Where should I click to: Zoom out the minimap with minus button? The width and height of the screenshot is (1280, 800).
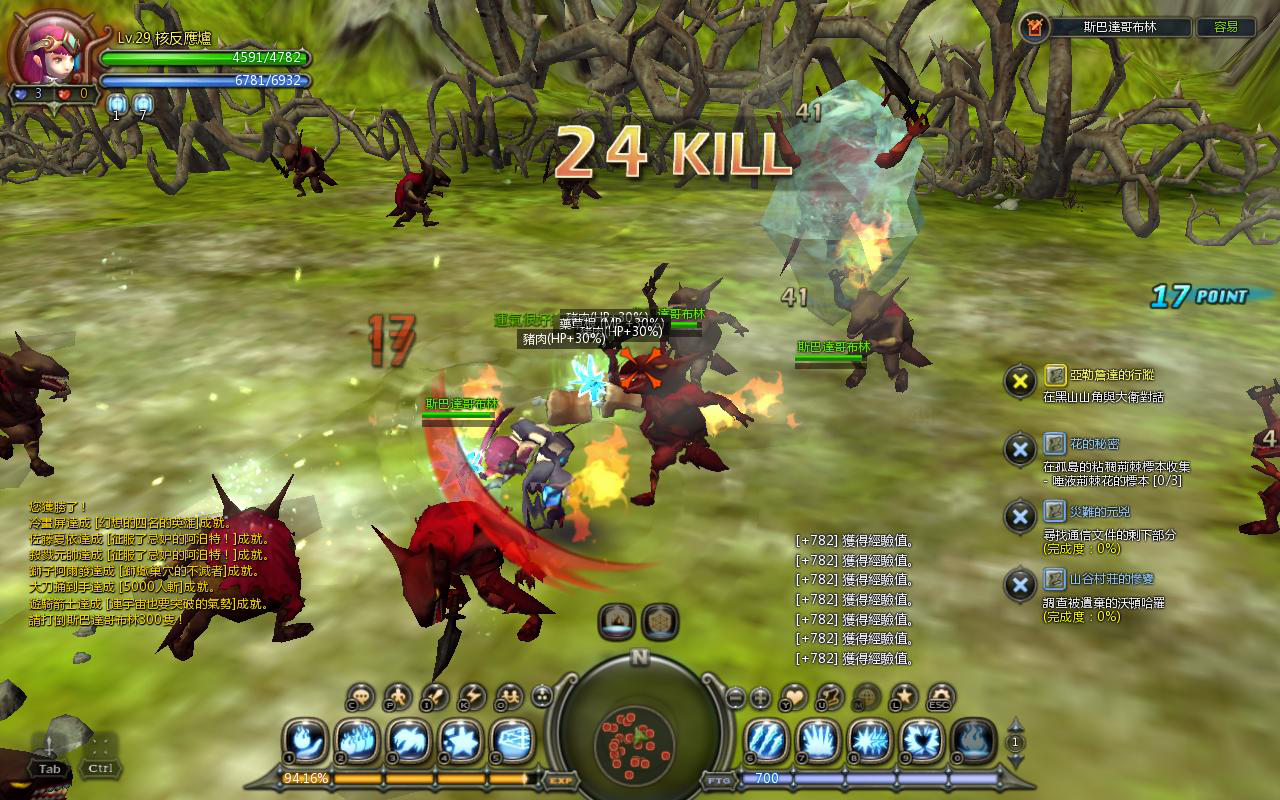tap(735, 697)
